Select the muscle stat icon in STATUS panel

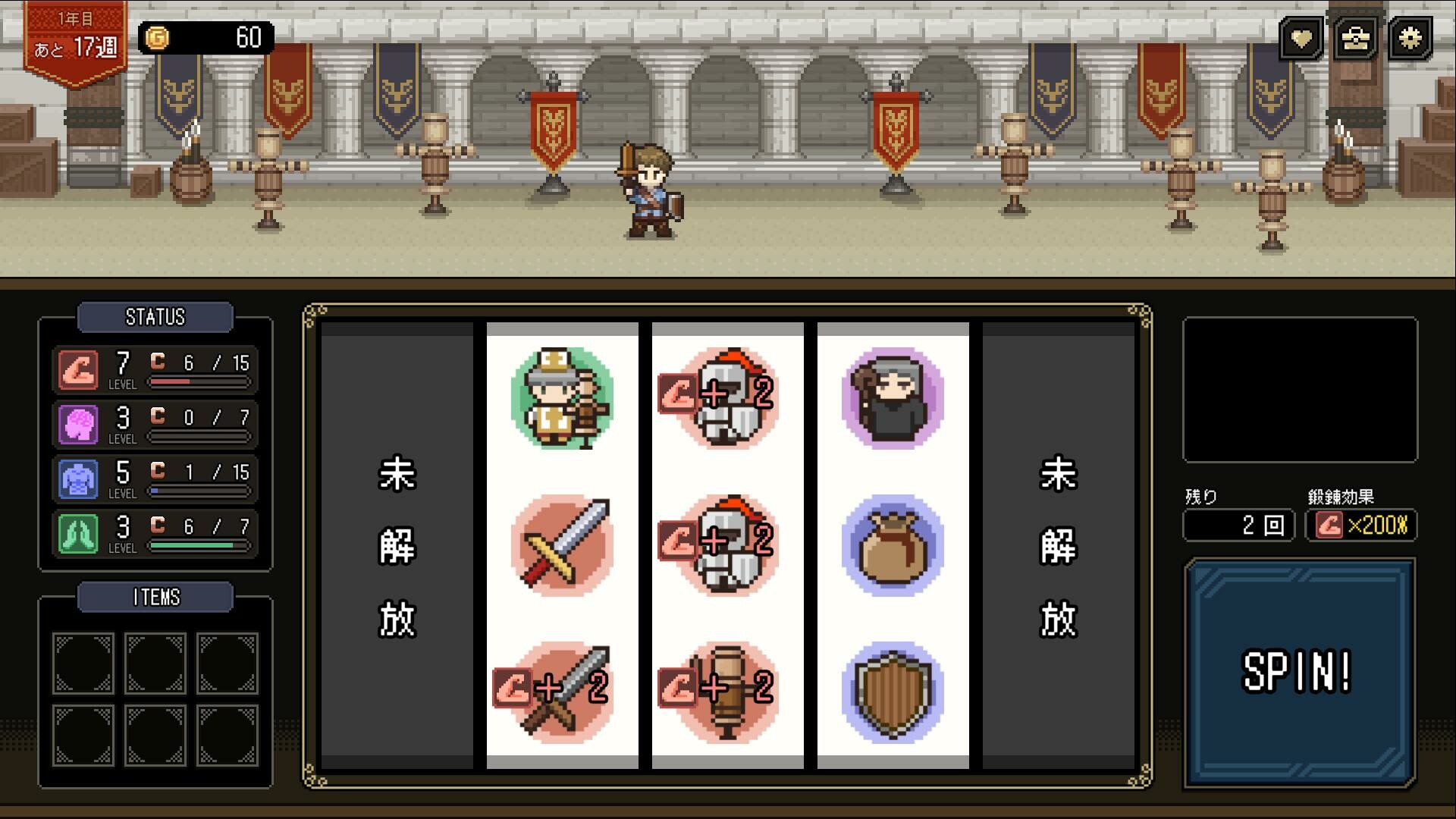78,369
